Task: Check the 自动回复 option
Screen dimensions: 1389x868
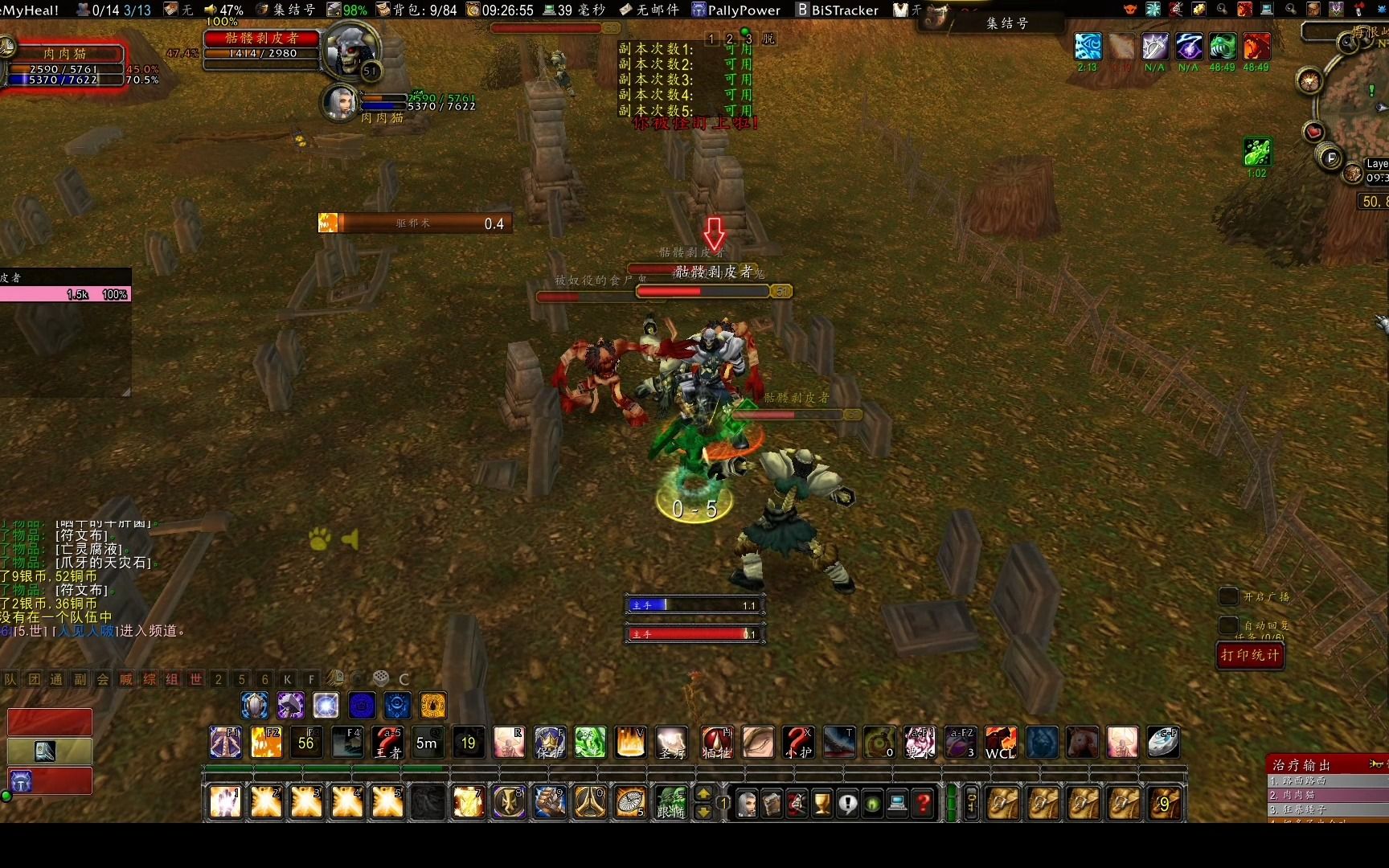Action: click(x=1228, y=626)
